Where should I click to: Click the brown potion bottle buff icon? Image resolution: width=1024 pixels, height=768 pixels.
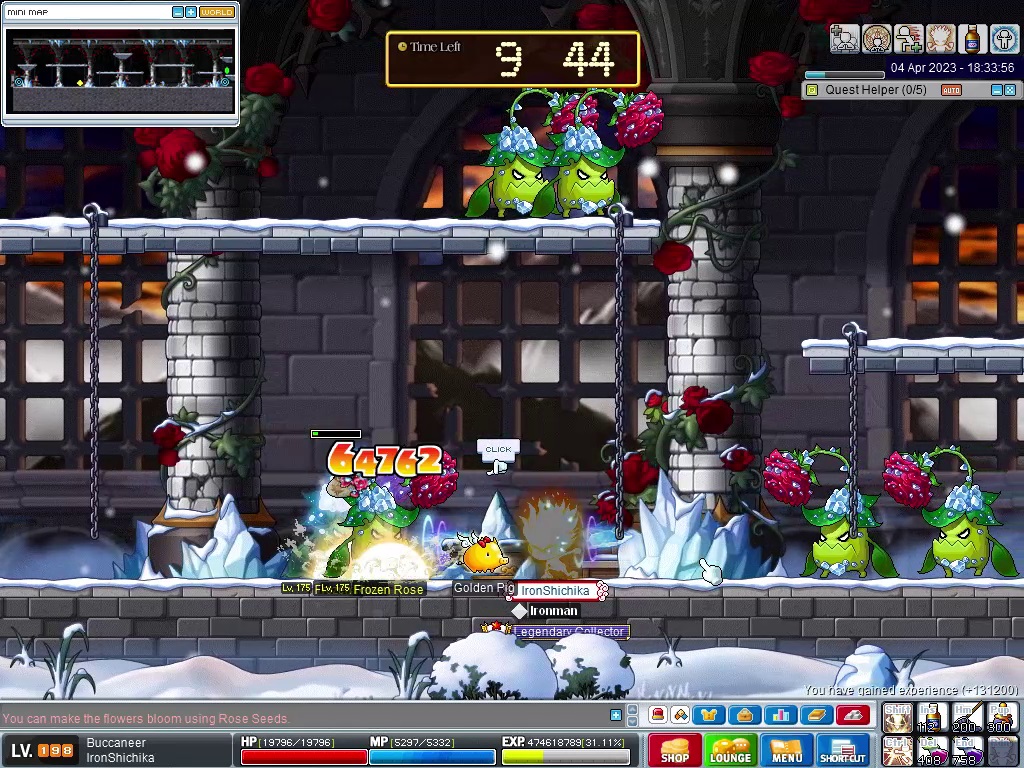(x=972, y=39)
